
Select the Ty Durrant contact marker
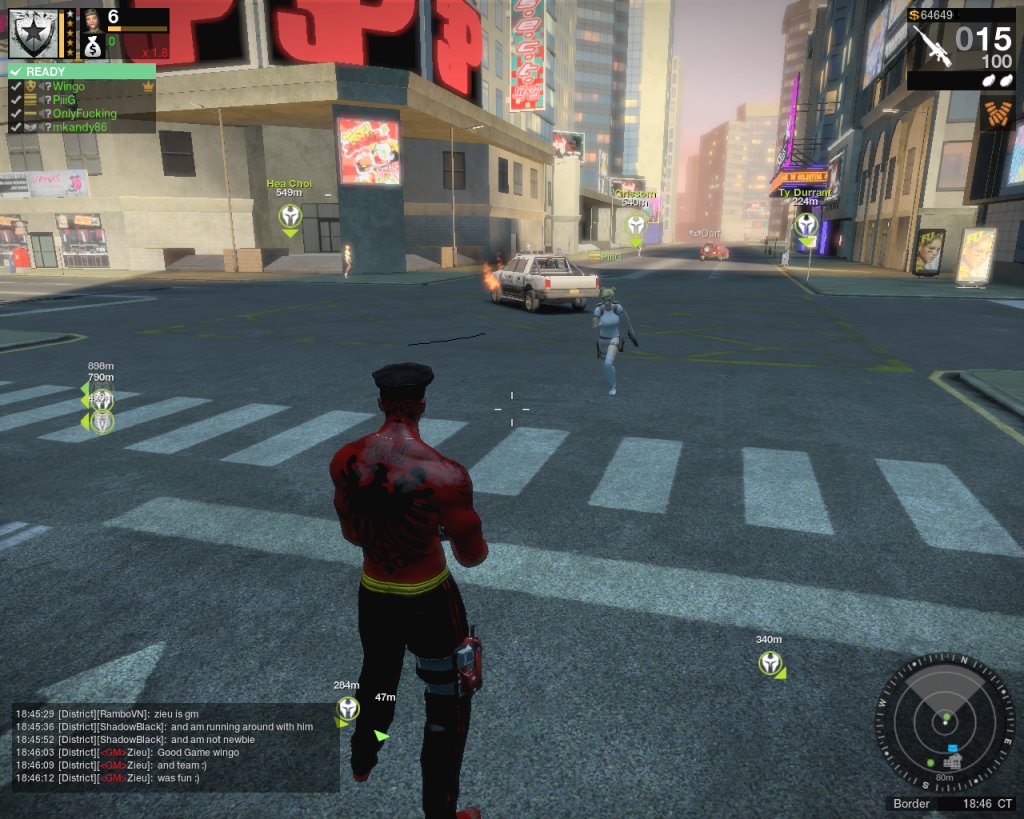point(806,224)
